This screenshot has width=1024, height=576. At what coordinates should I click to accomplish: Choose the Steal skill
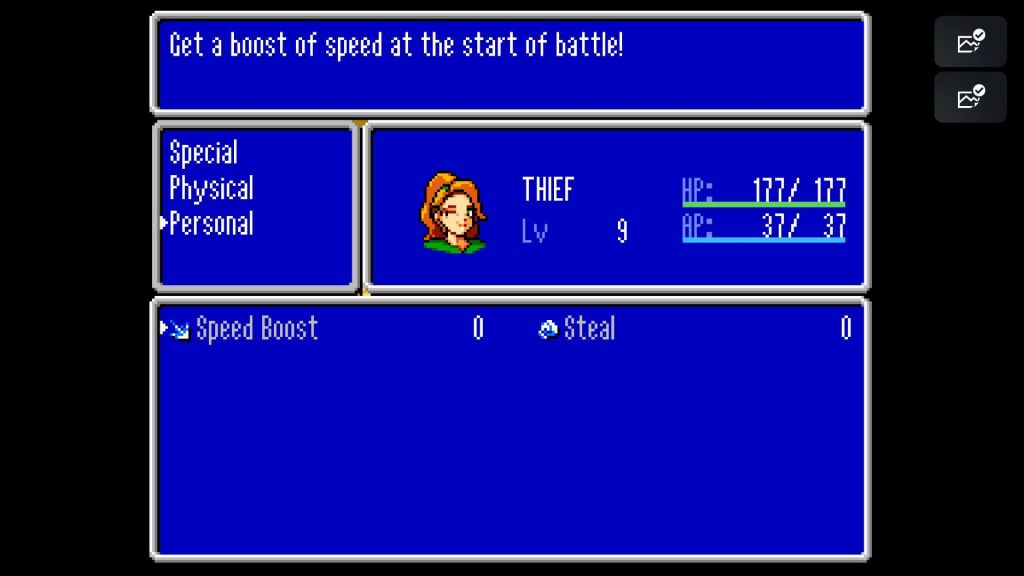(x=588, y=328)
